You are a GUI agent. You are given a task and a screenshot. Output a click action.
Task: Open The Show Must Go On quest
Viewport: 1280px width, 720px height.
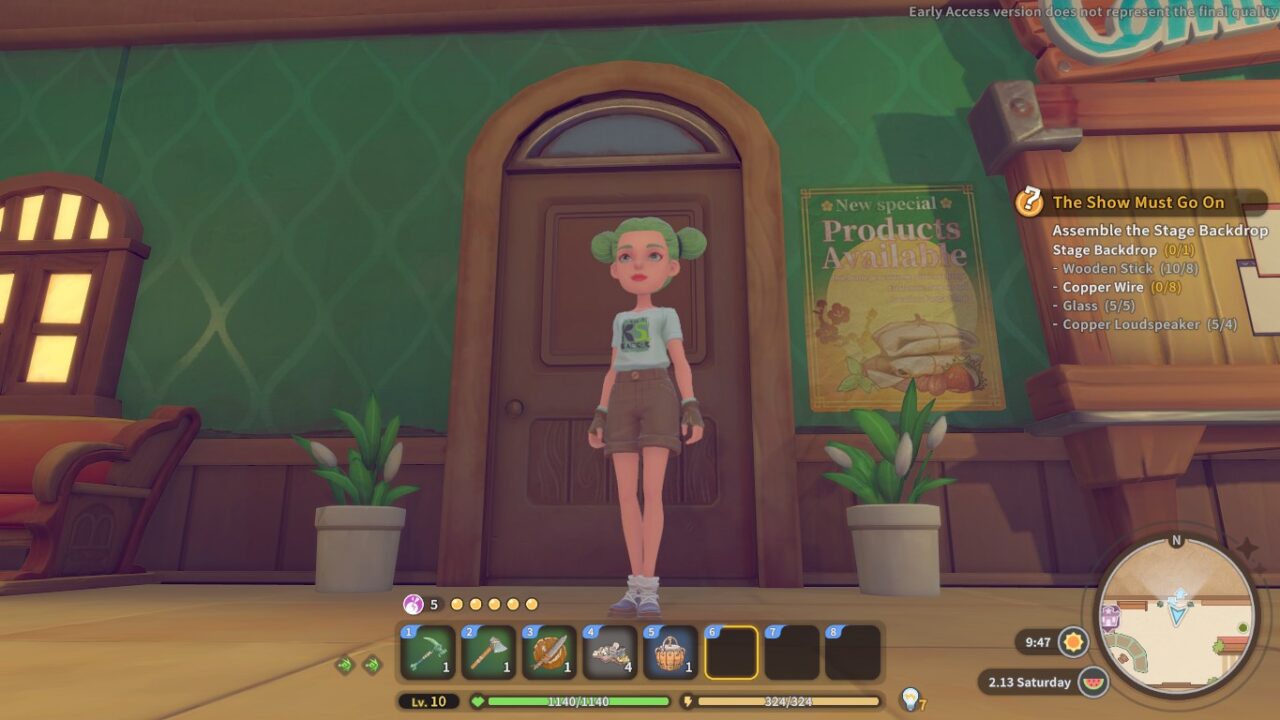point(1138,202)
